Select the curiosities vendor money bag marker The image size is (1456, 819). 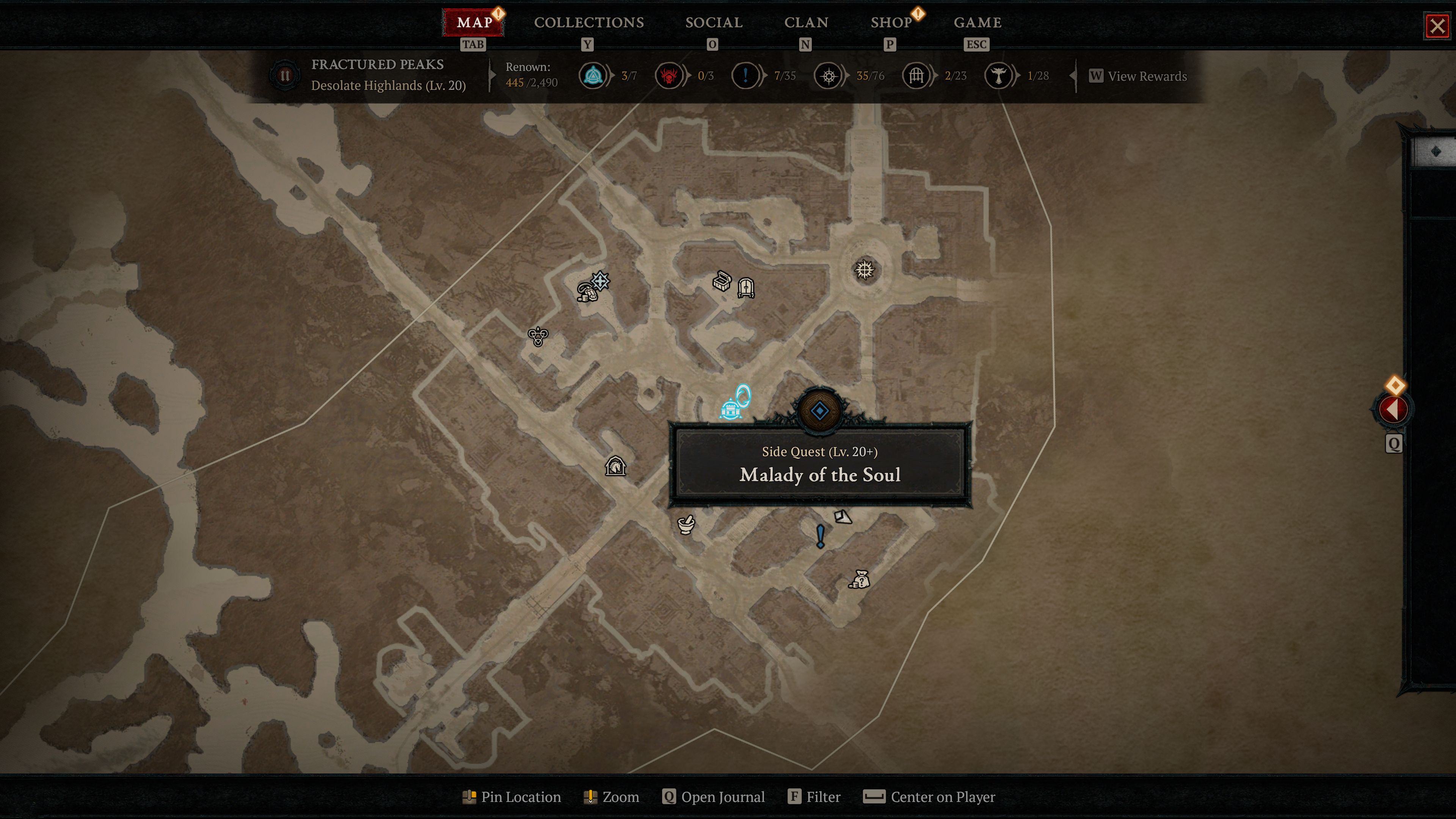pos(859,579)
